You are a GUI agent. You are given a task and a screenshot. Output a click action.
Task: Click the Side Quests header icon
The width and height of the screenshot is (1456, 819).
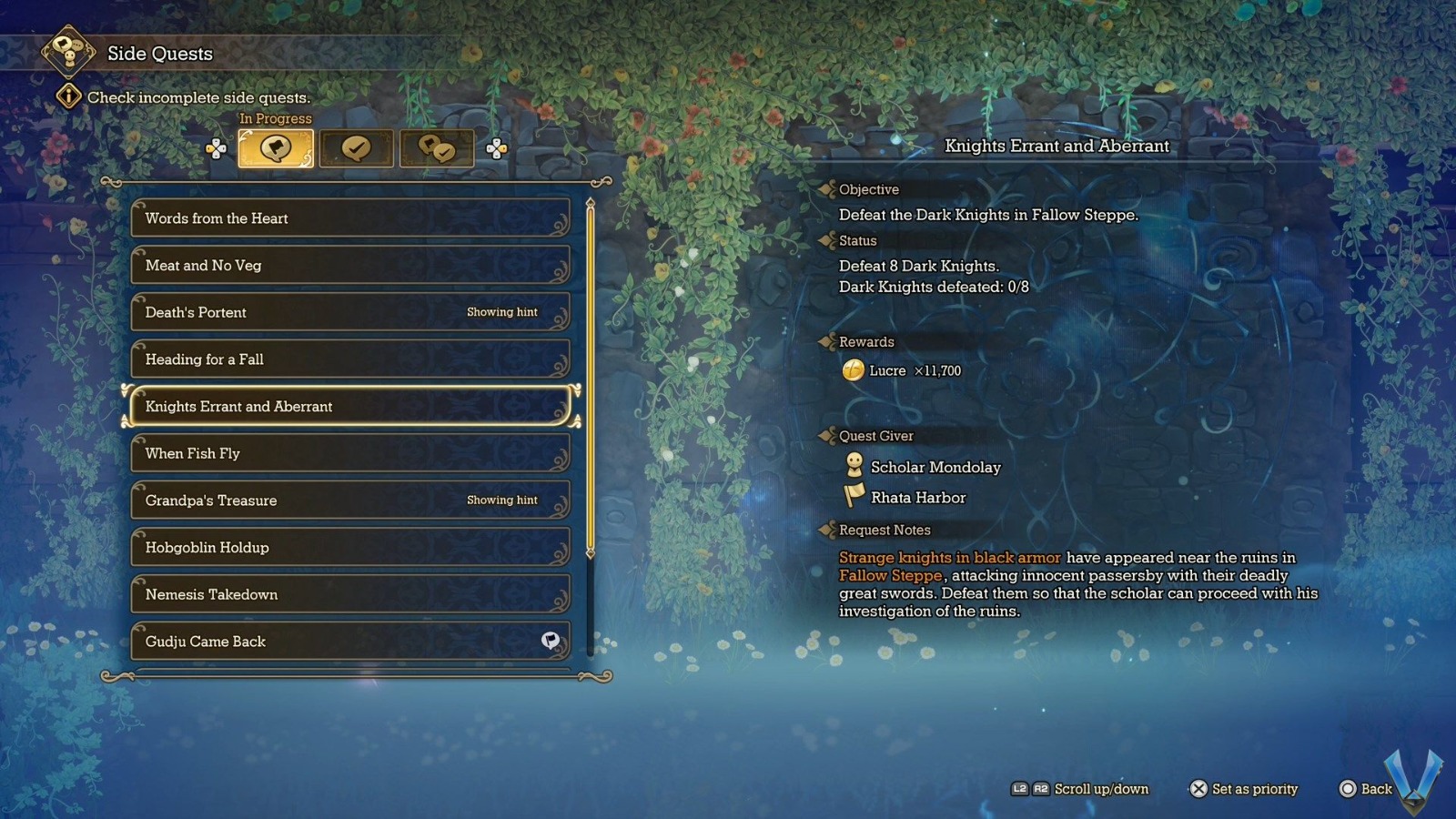click(66, 53)
